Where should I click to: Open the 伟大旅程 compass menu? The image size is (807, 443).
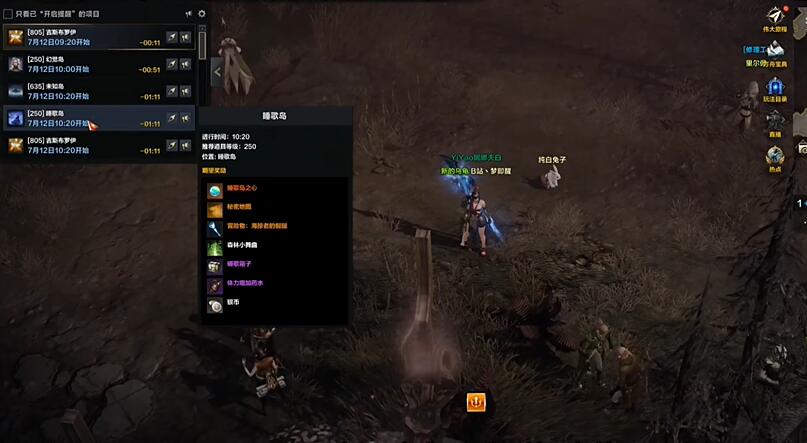(775, 15)
